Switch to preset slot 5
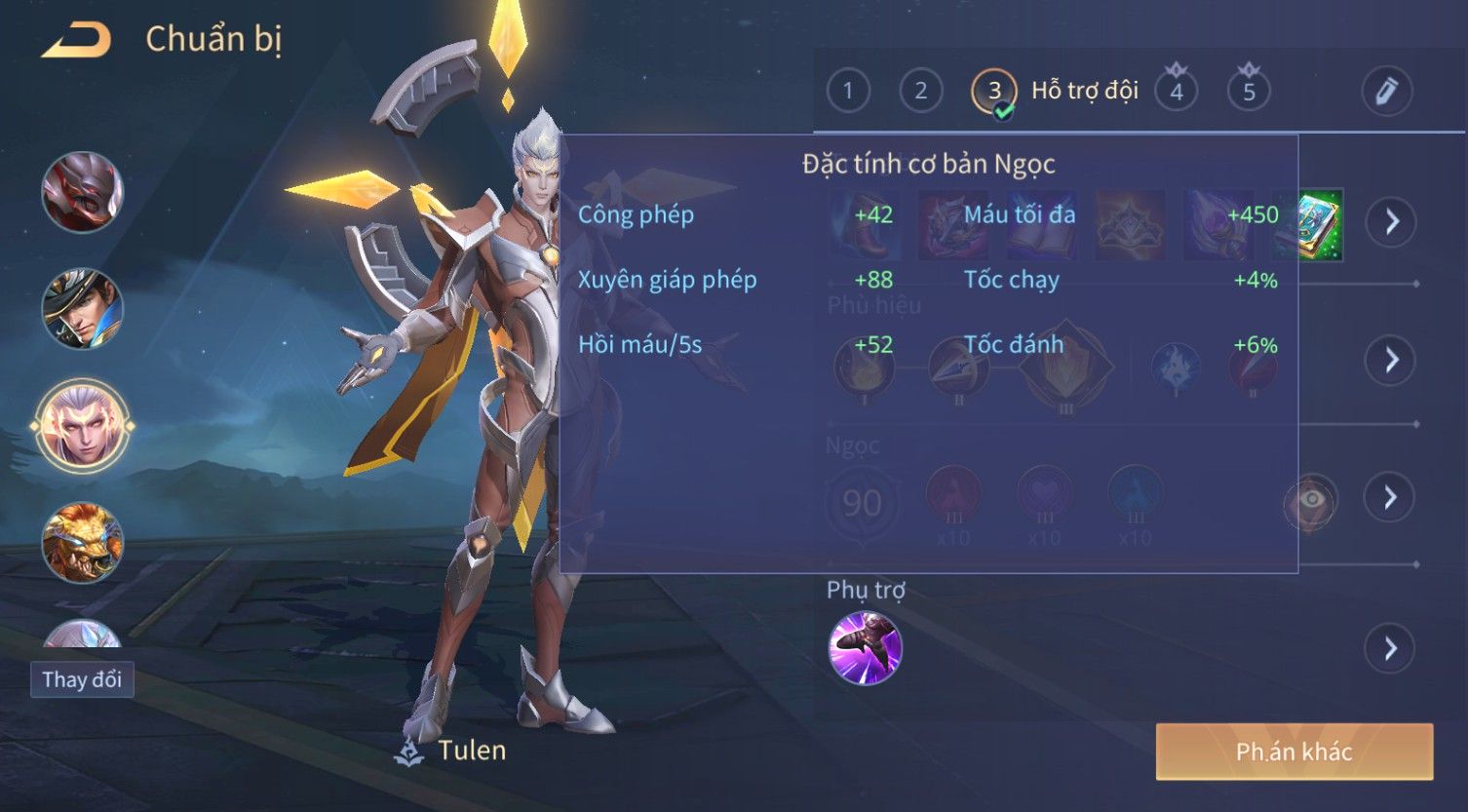1468x812 pixels. pyautogui.click(x=1249, y=92)
